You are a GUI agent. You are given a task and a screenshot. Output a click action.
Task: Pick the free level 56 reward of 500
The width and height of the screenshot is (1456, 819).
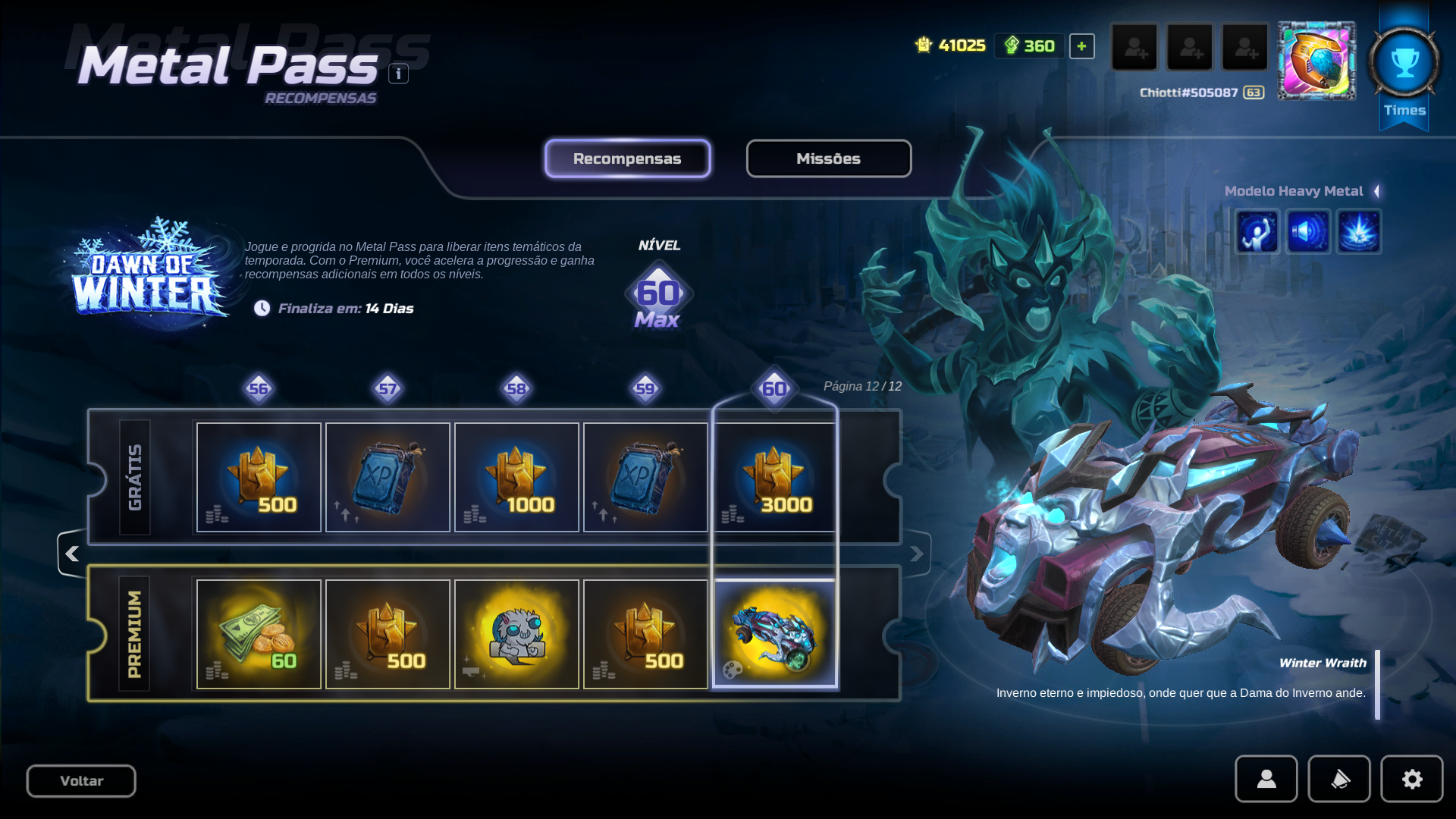pyautogui.click(x=259, y=477)
